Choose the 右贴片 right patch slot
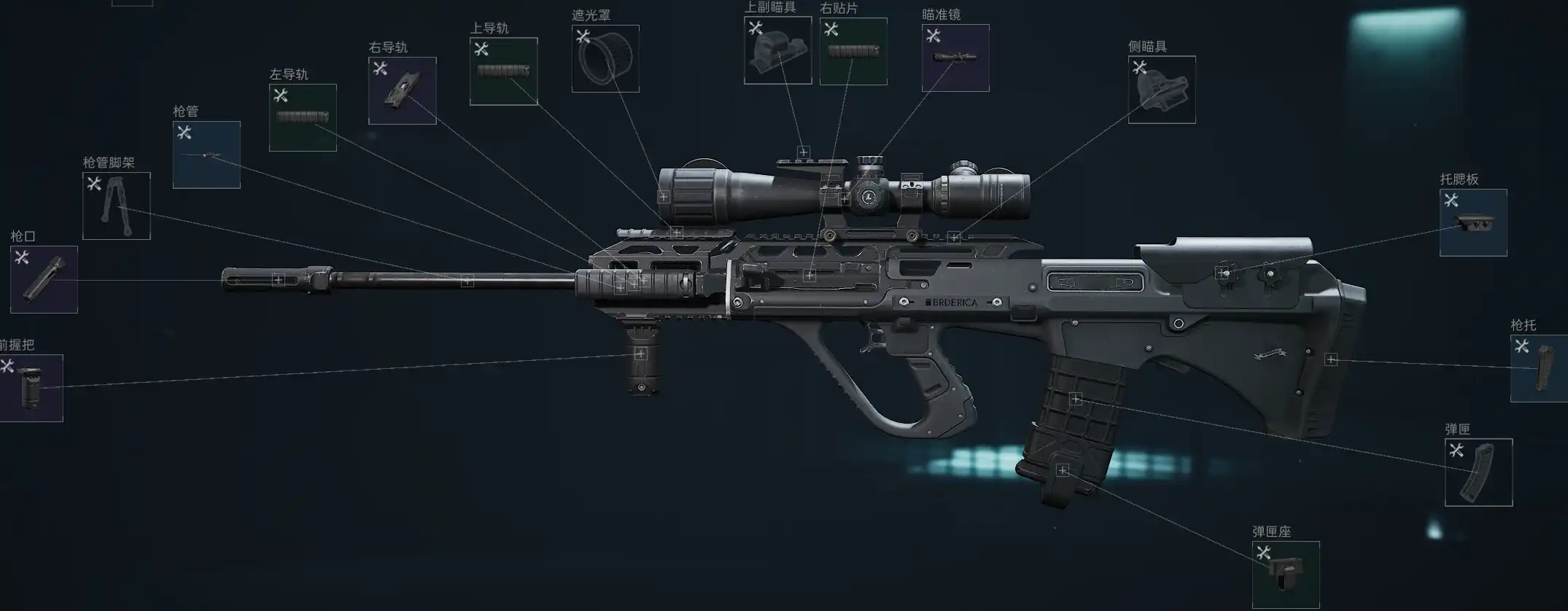The height and width of the screenshot is (611, 1568). click(x=853, y=51)
